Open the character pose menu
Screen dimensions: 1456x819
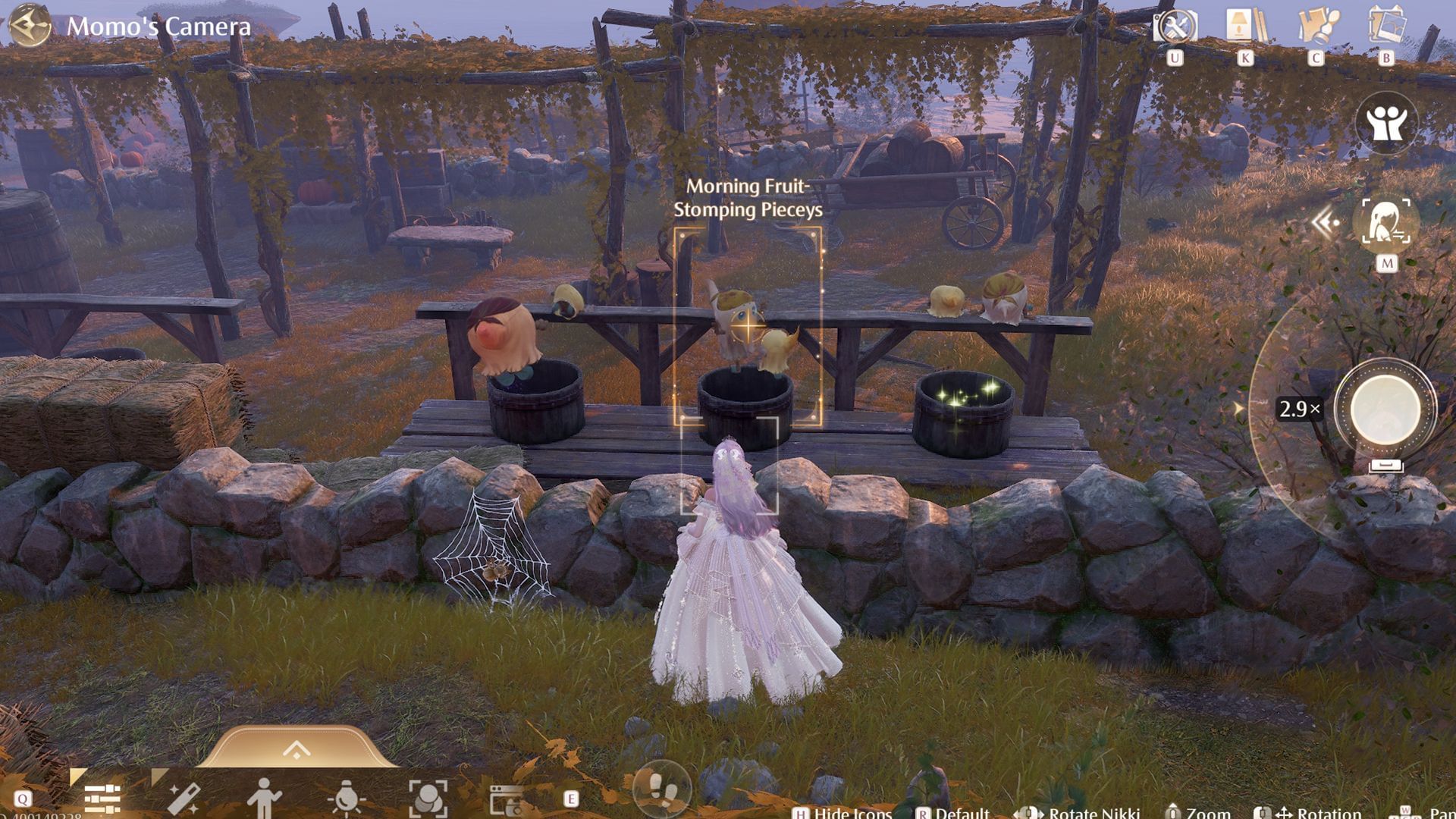[264, 799]
